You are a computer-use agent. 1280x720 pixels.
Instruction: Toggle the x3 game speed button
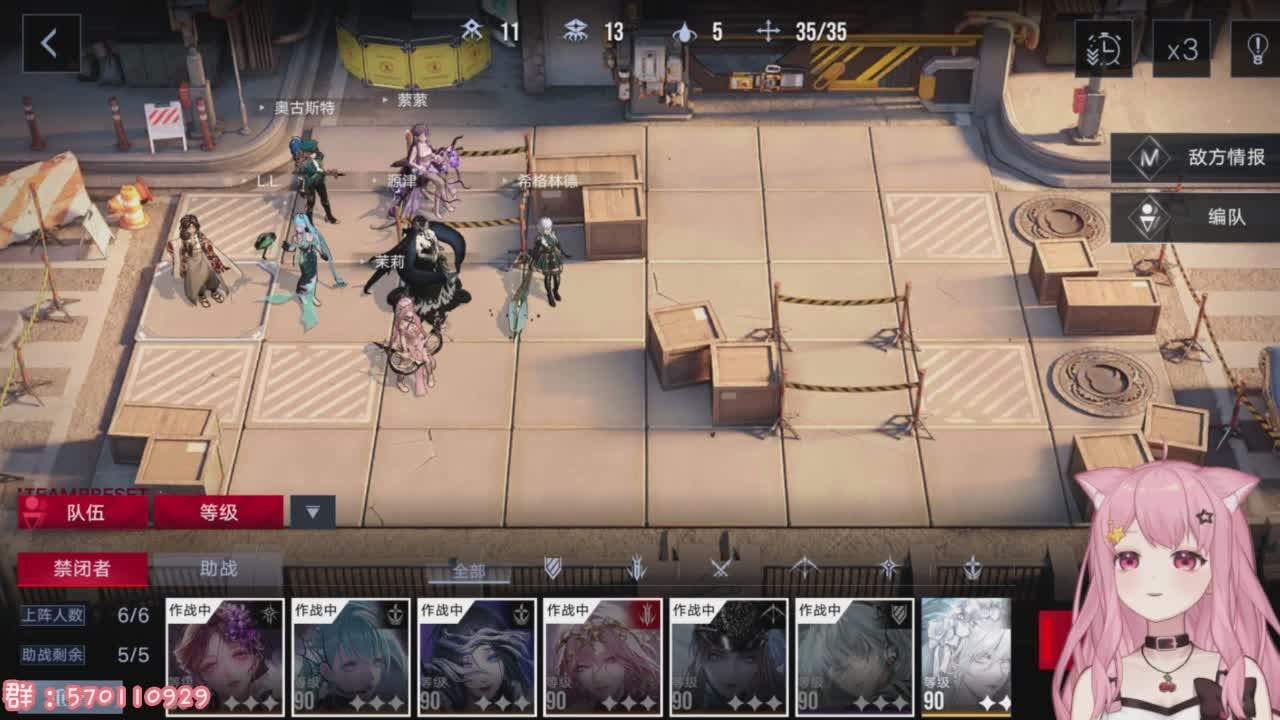[x=1181, y=48]
